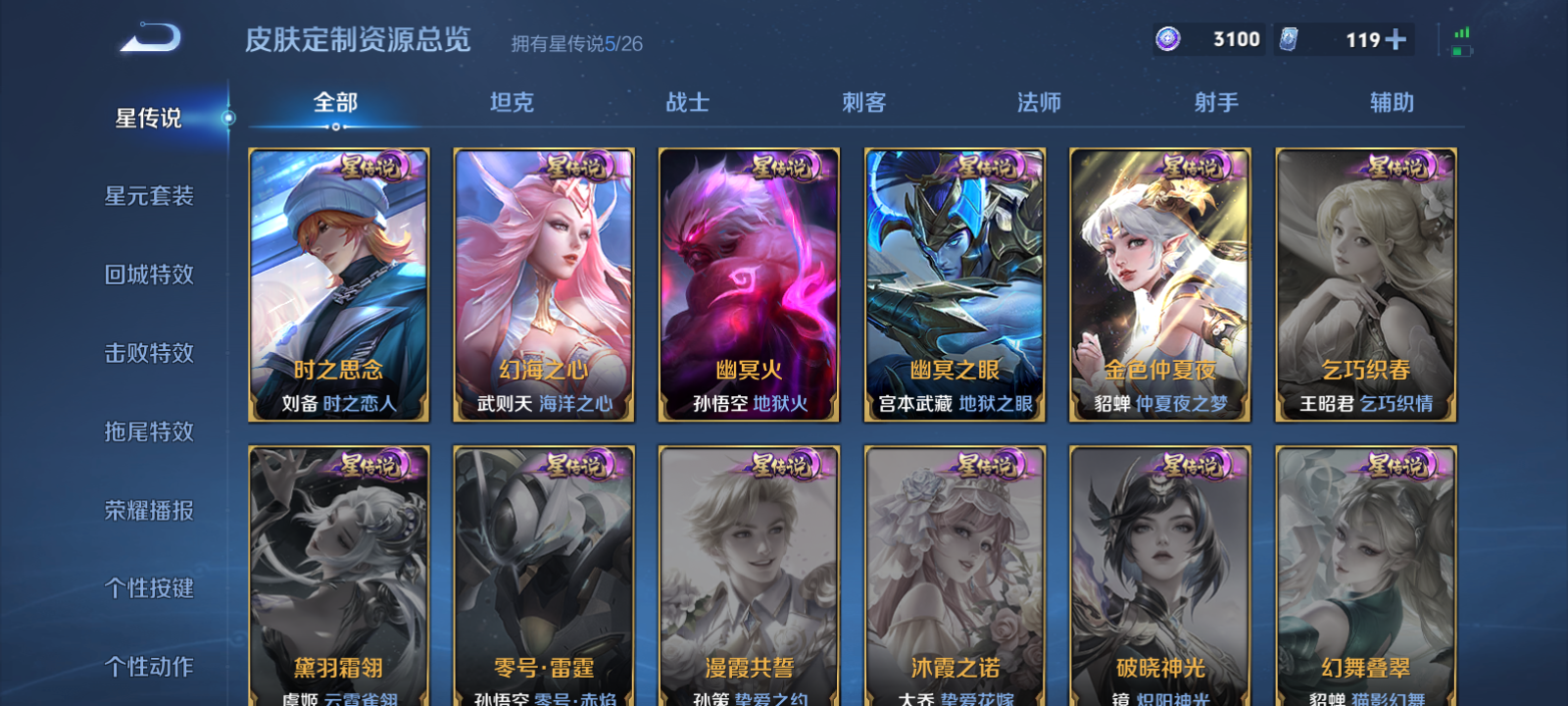Open the 击败特效 section
1568x706 pixels.
click(147, 353)
